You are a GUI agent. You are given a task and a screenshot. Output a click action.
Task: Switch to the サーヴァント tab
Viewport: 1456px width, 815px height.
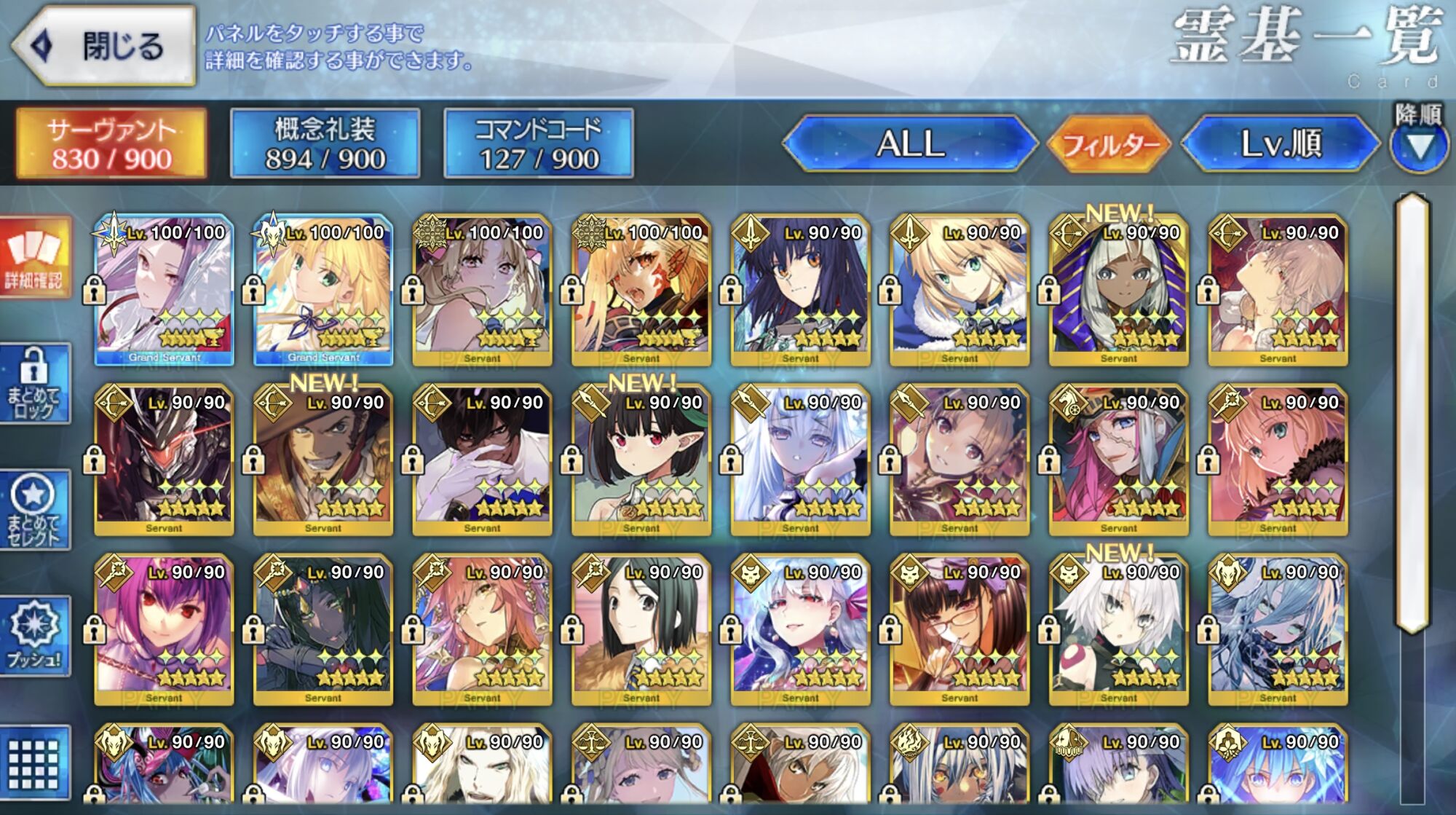[x=111, y=143]
